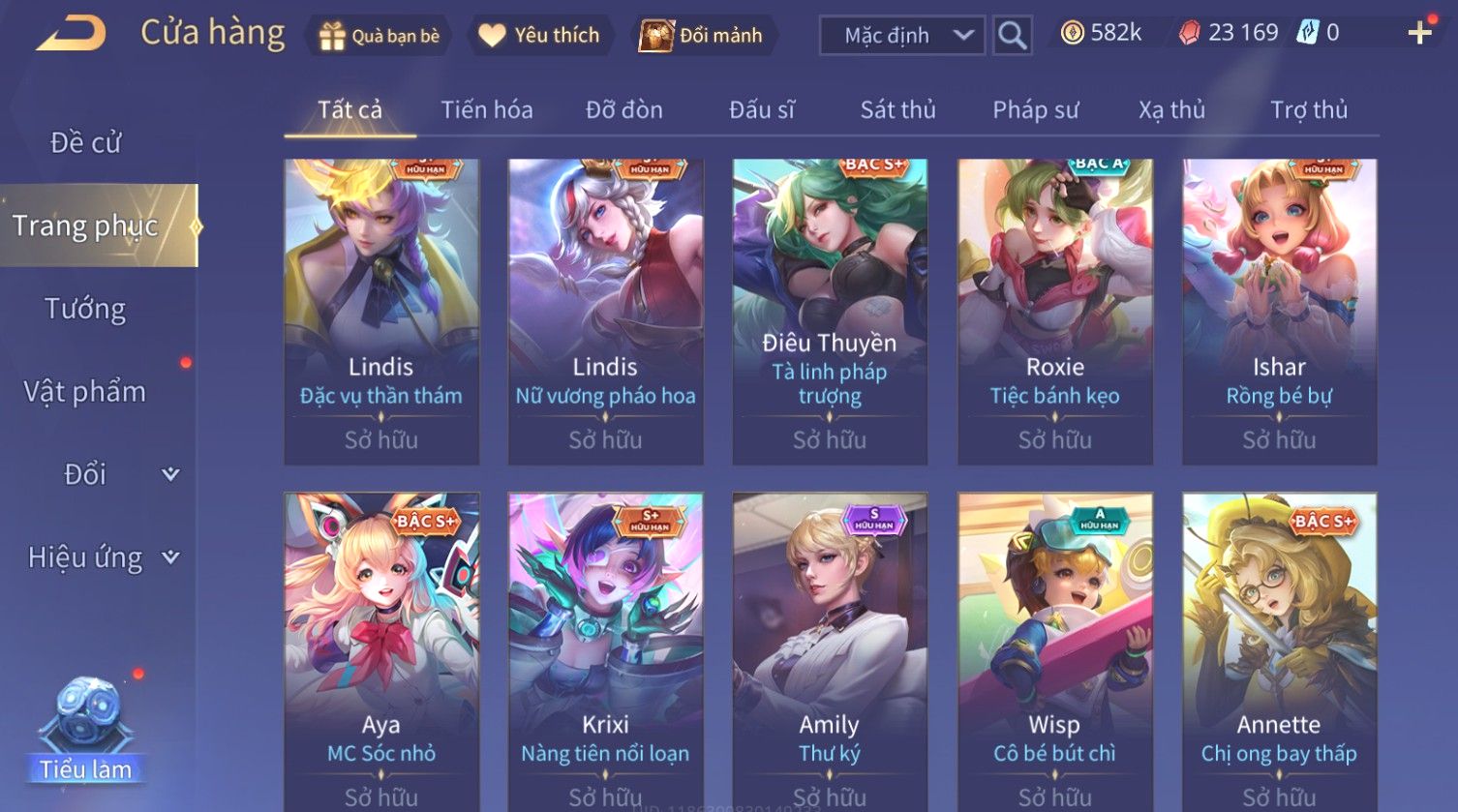The image size is (1458, 812).
Task: Open the Vật phẩm items section
Action: [x=85, y=392]
